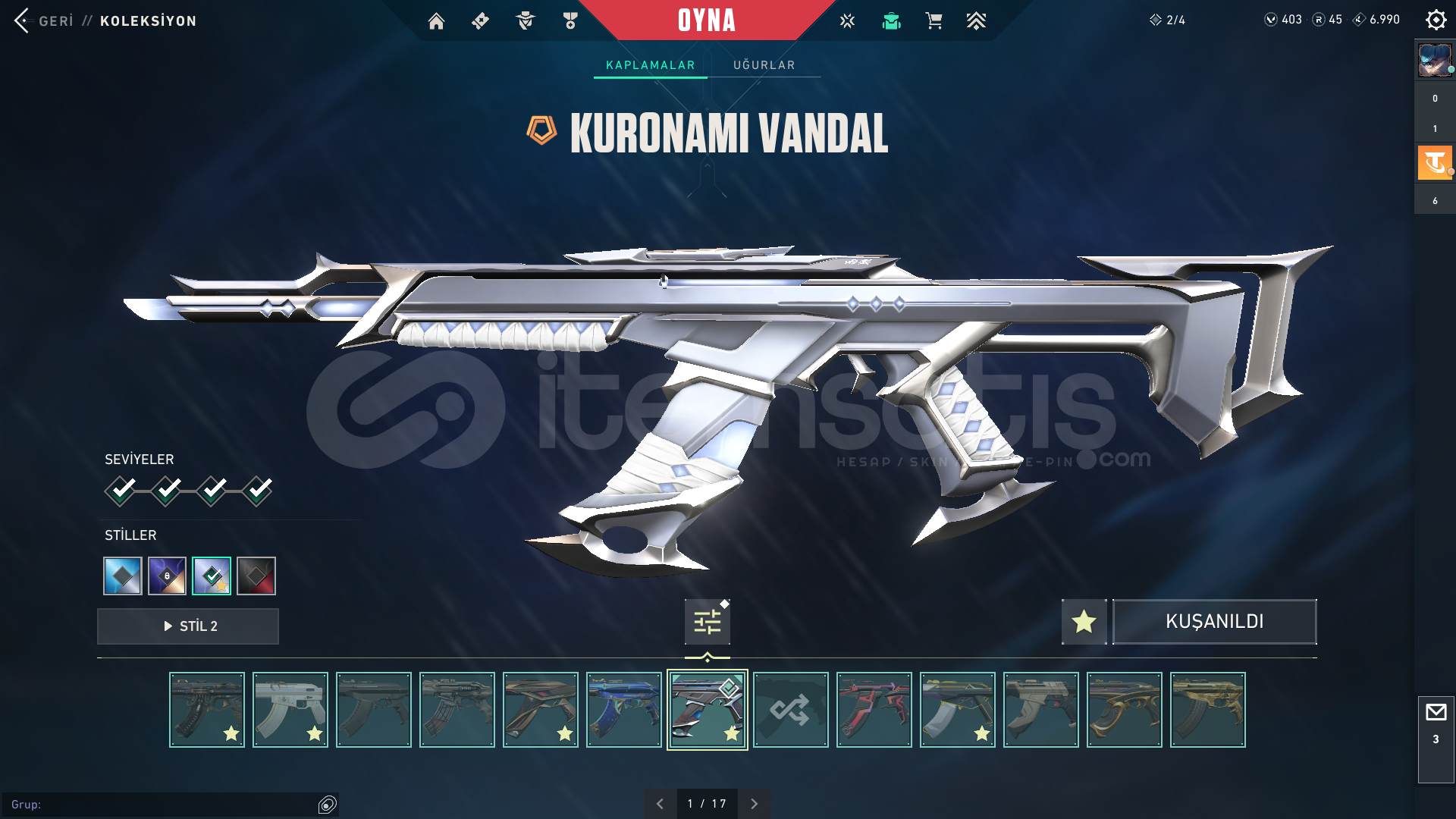
Task: Open the weapon customization sliders icon
Action: pos(707,621)
